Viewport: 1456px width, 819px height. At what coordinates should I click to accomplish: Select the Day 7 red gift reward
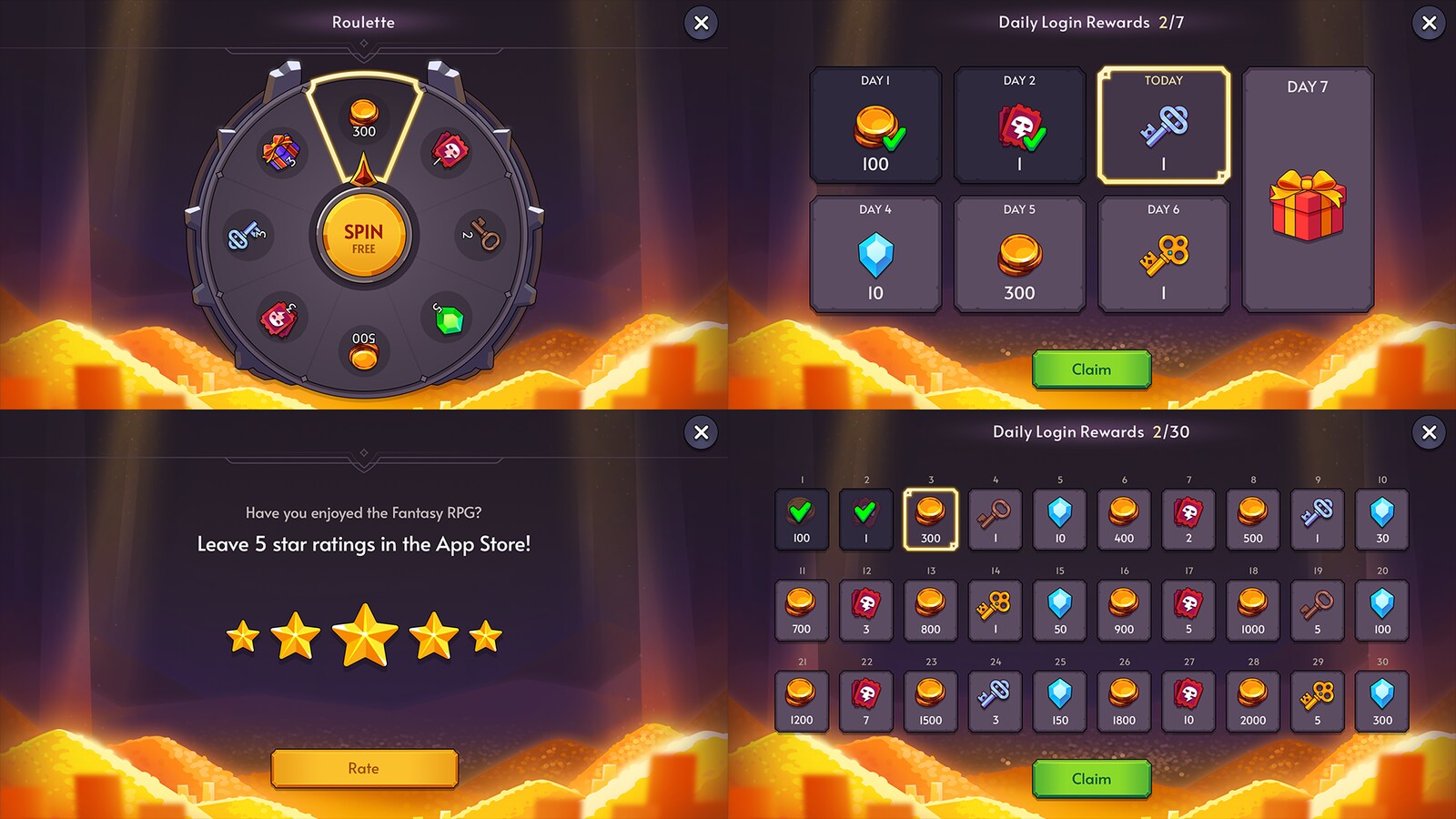(x=1307, y=205)
